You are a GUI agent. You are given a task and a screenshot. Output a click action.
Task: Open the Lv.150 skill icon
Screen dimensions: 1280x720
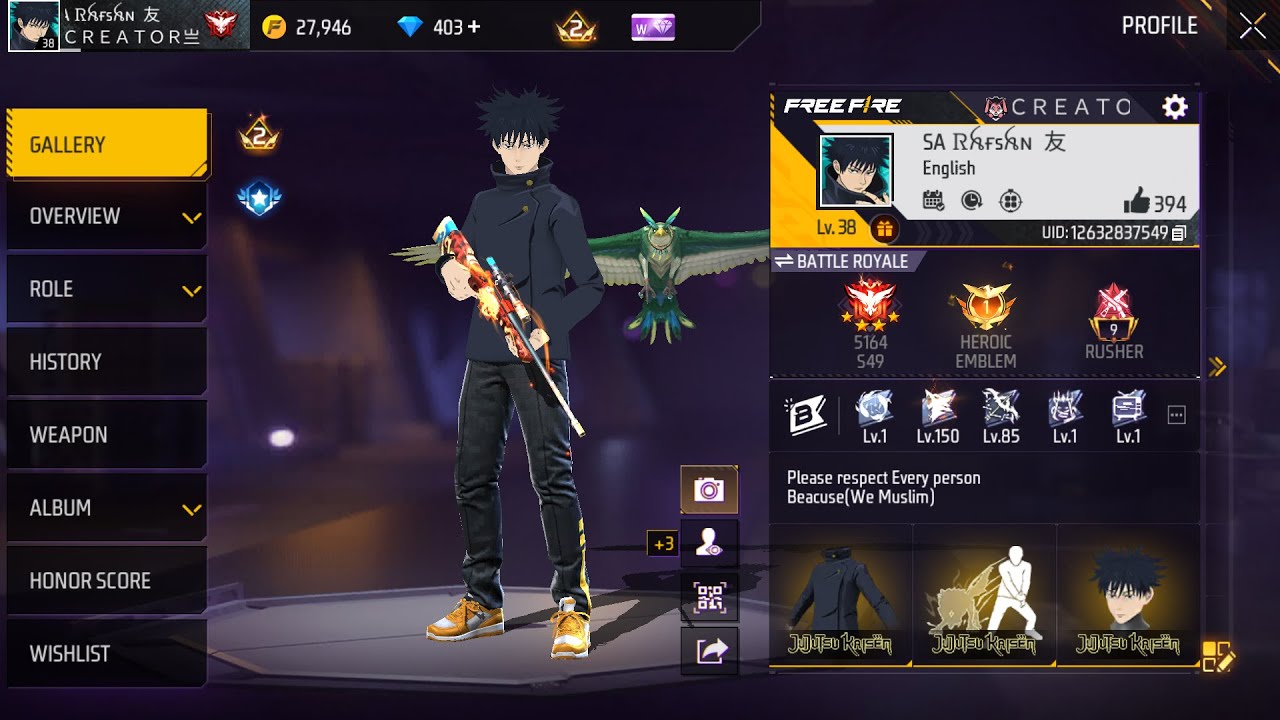click(x=937, y=415)
